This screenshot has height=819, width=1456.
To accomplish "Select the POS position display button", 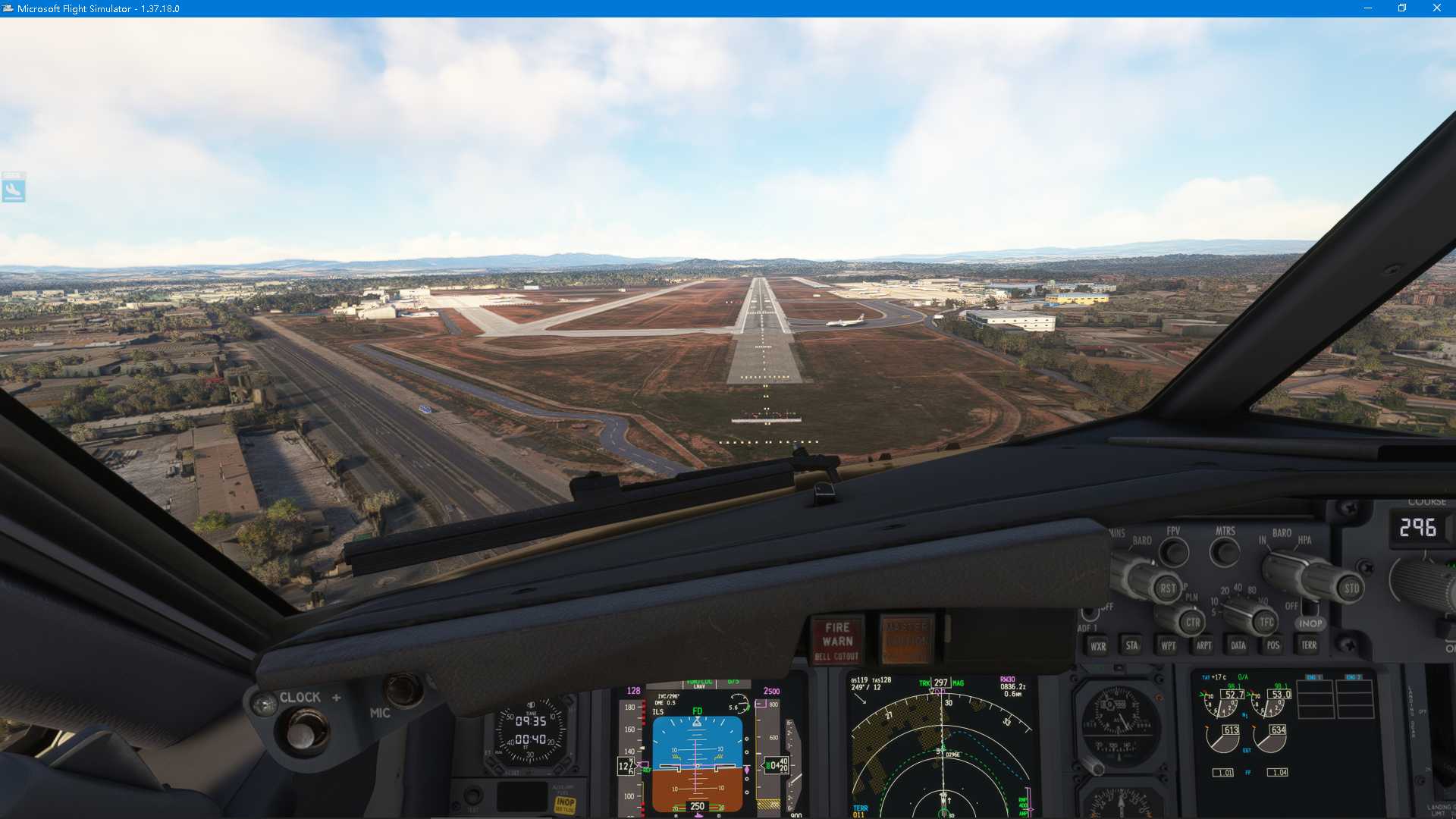I will coord(1272,645).
